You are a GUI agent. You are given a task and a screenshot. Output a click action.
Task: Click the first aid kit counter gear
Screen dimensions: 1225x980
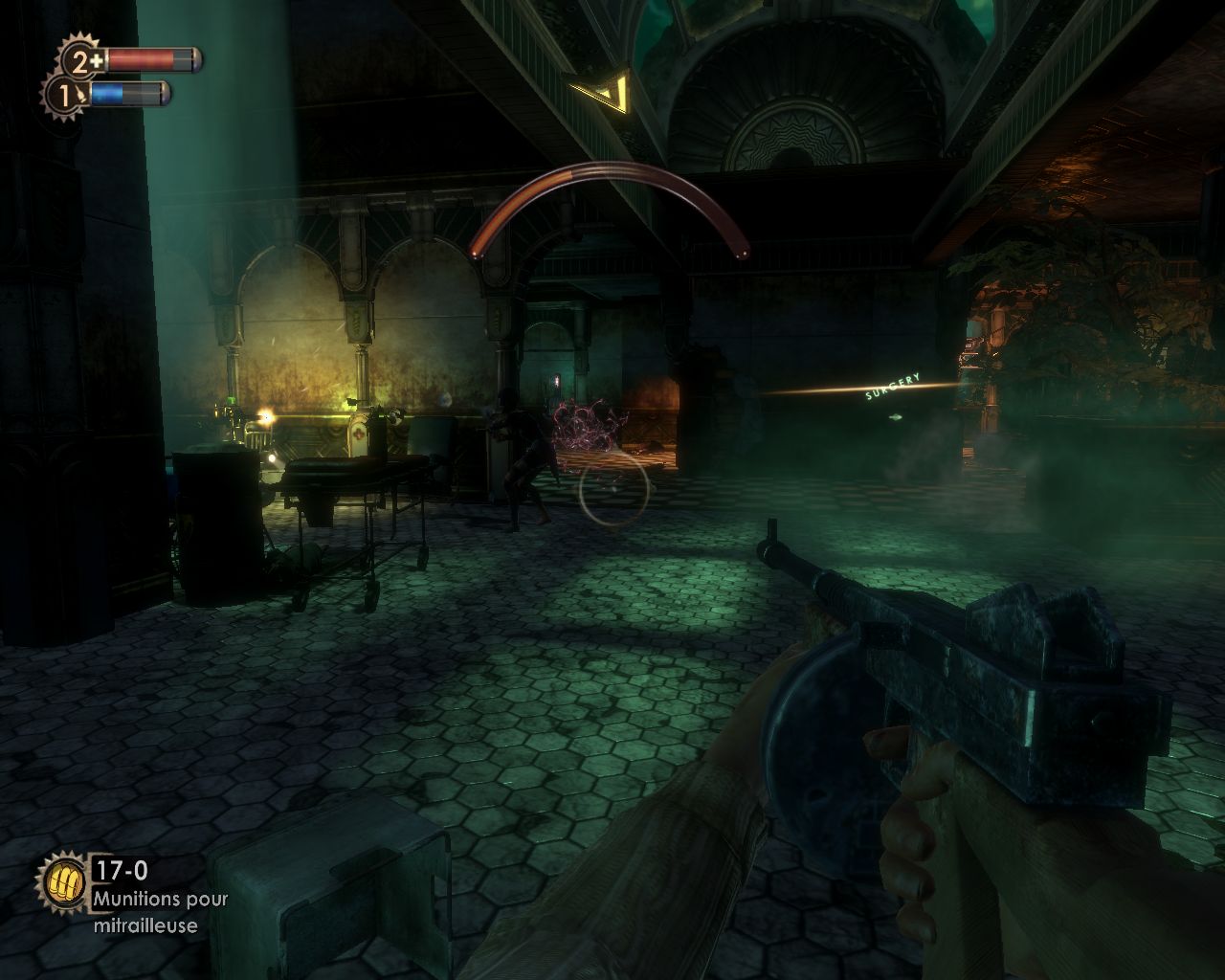(x=83, y=61)
